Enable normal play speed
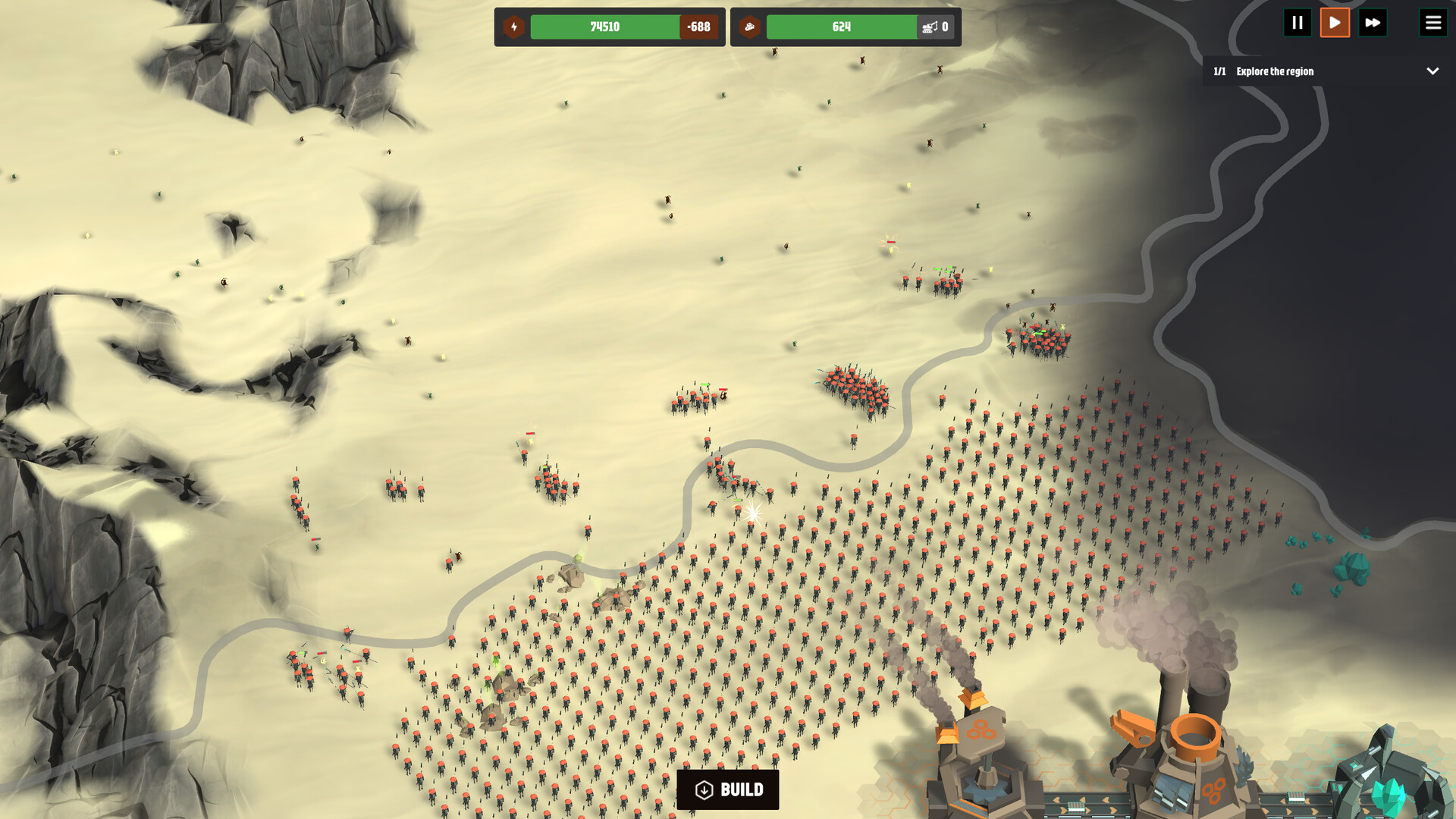Screen dimensions: 1456x819 pos(1335,23)
